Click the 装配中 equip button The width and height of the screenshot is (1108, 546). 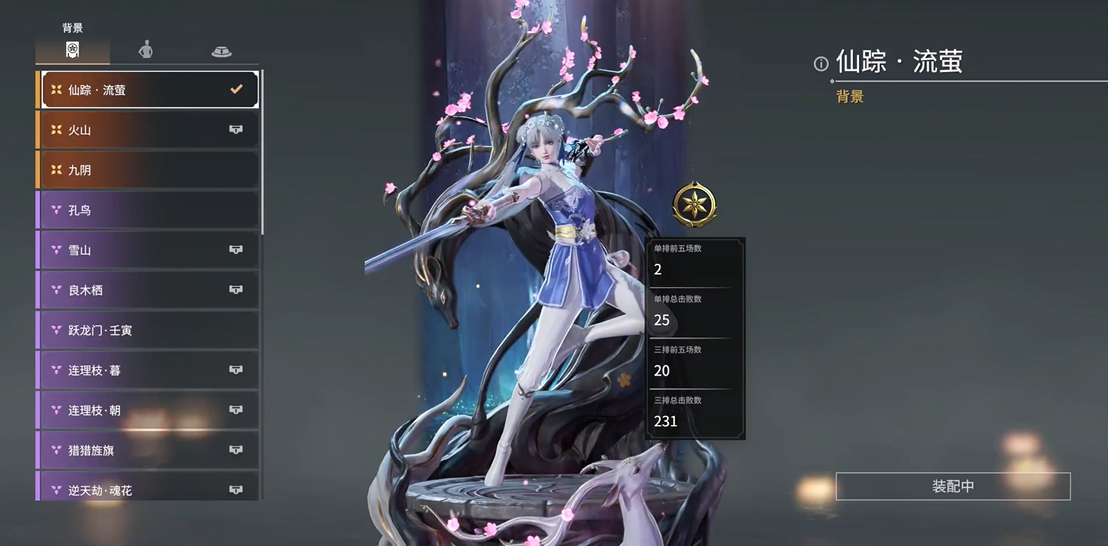click(952, 487)
